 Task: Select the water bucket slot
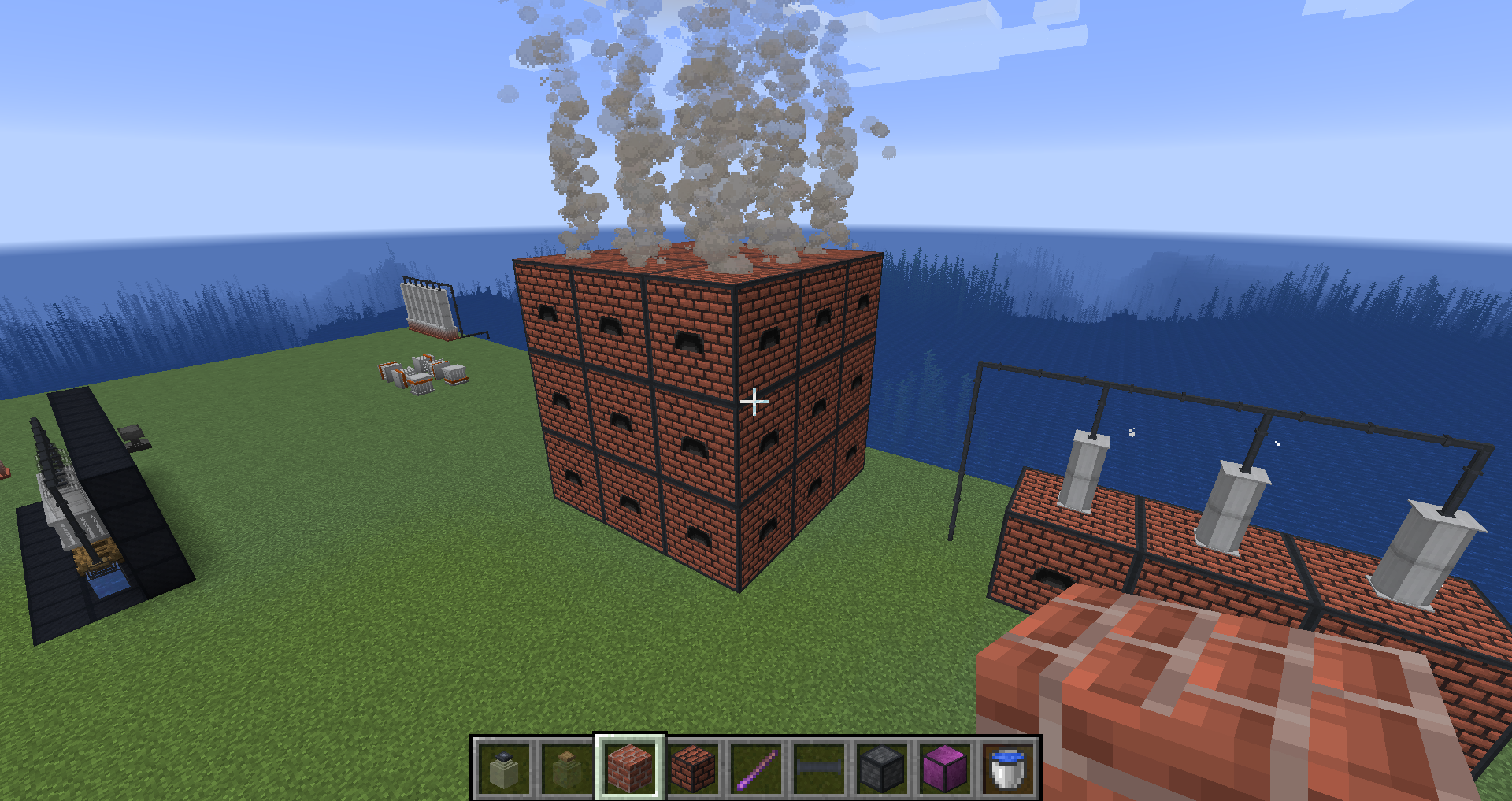point(1008,768)
